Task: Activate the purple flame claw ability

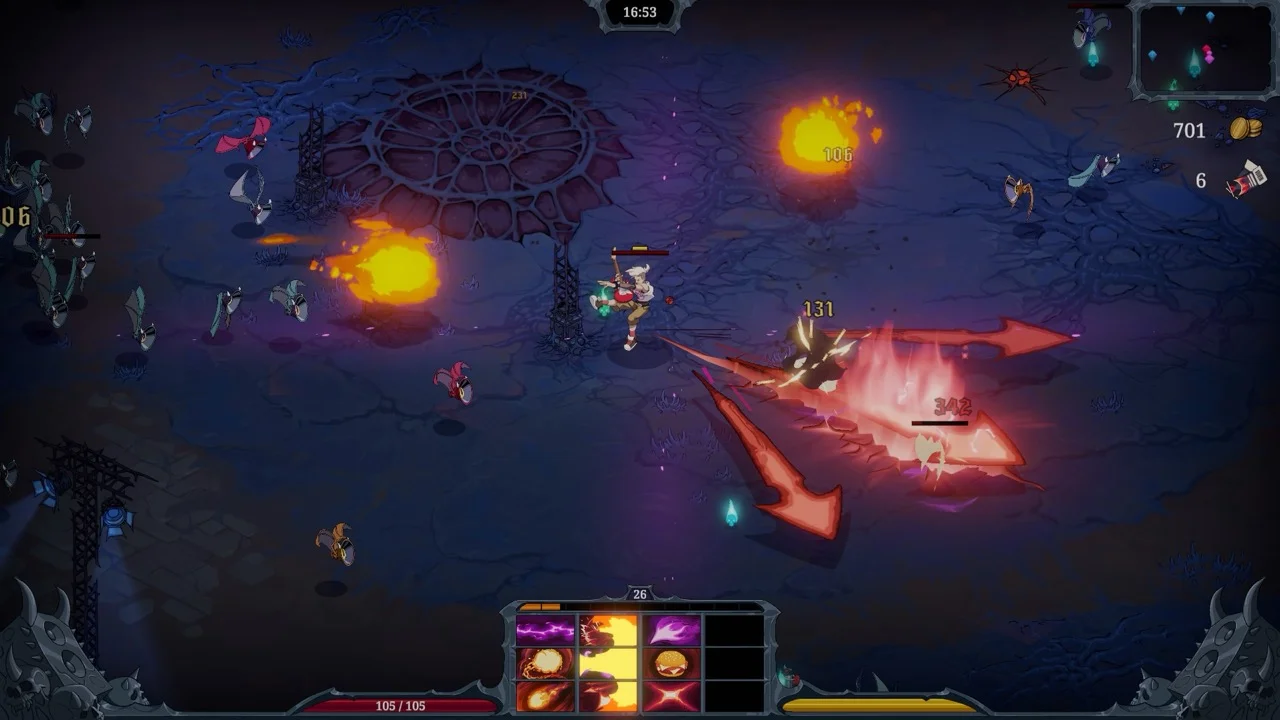Action: (672, 630)
